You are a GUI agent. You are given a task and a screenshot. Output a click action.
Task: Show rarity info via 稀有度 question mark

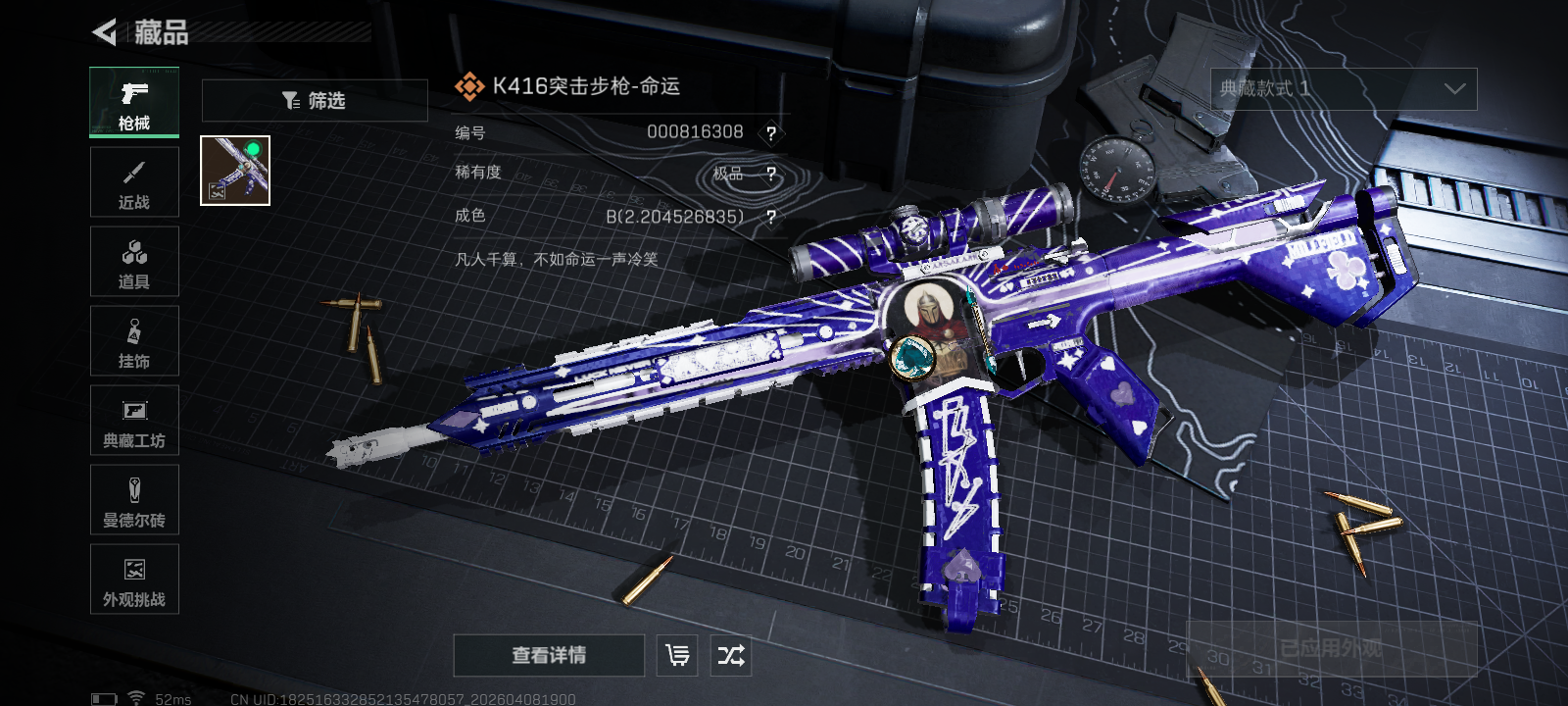coord(771,175)
